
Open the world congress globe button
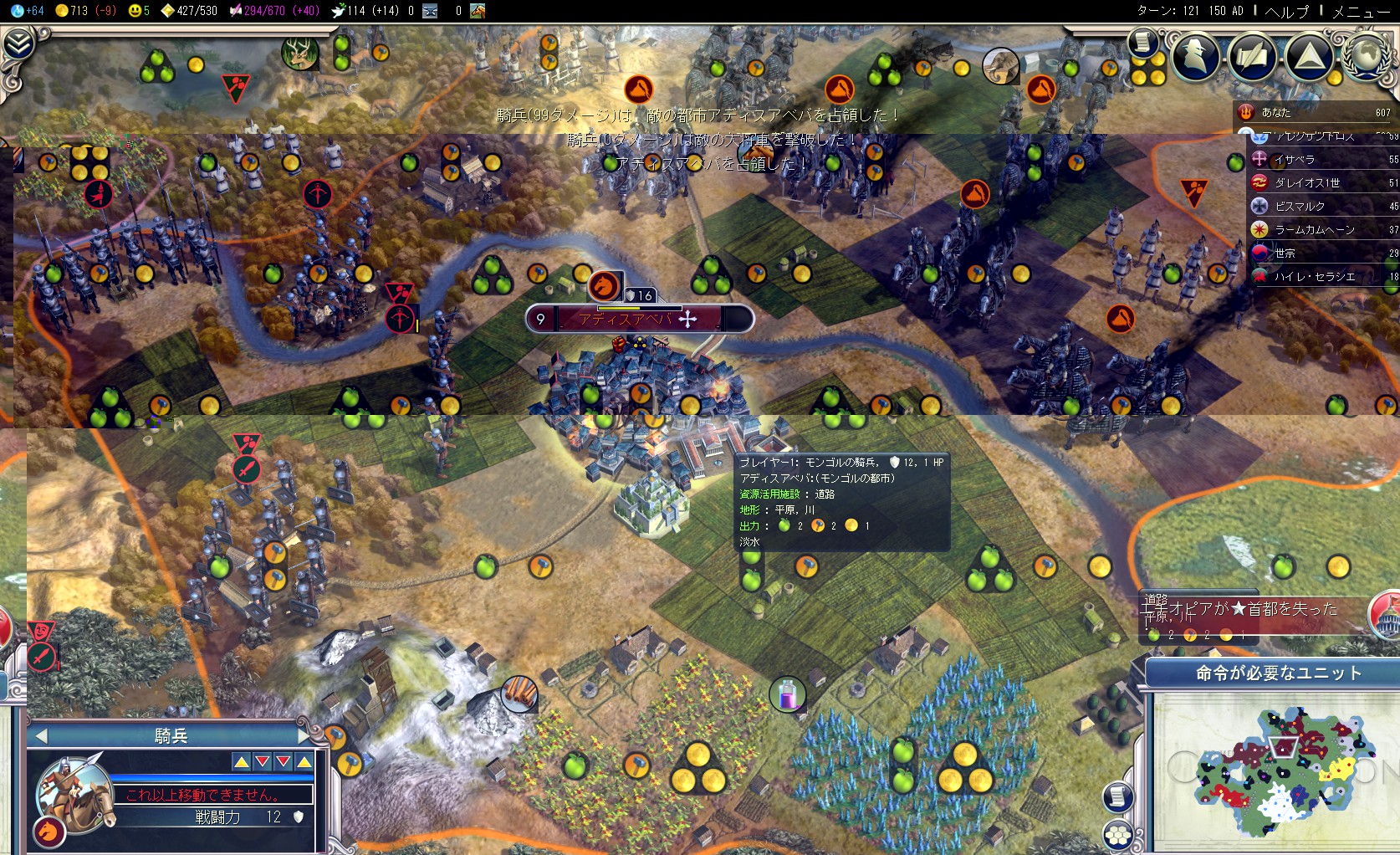pyautogui.click(x=1367, y=56)
